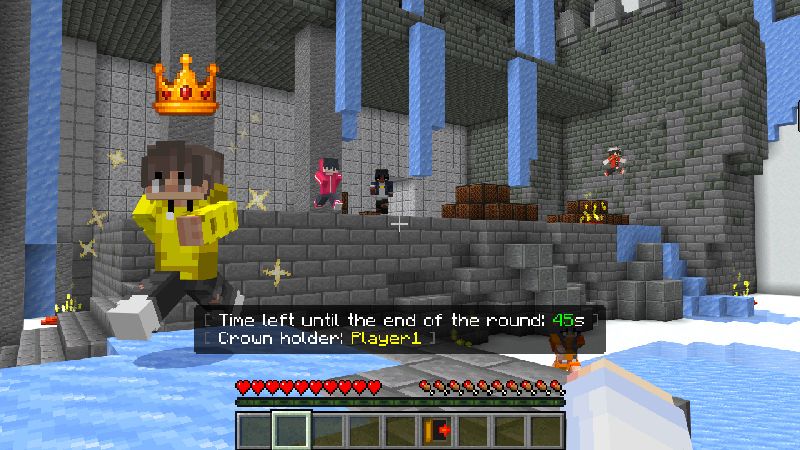Click the highlighted selected hotbar slot

tap(292, 430)
